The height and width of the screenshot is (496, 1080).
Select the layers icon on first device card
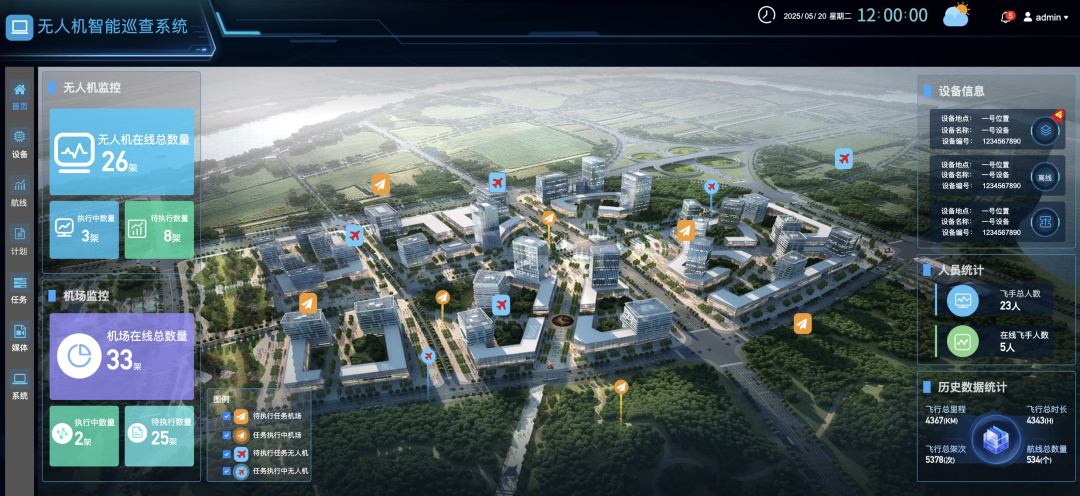1045,129
